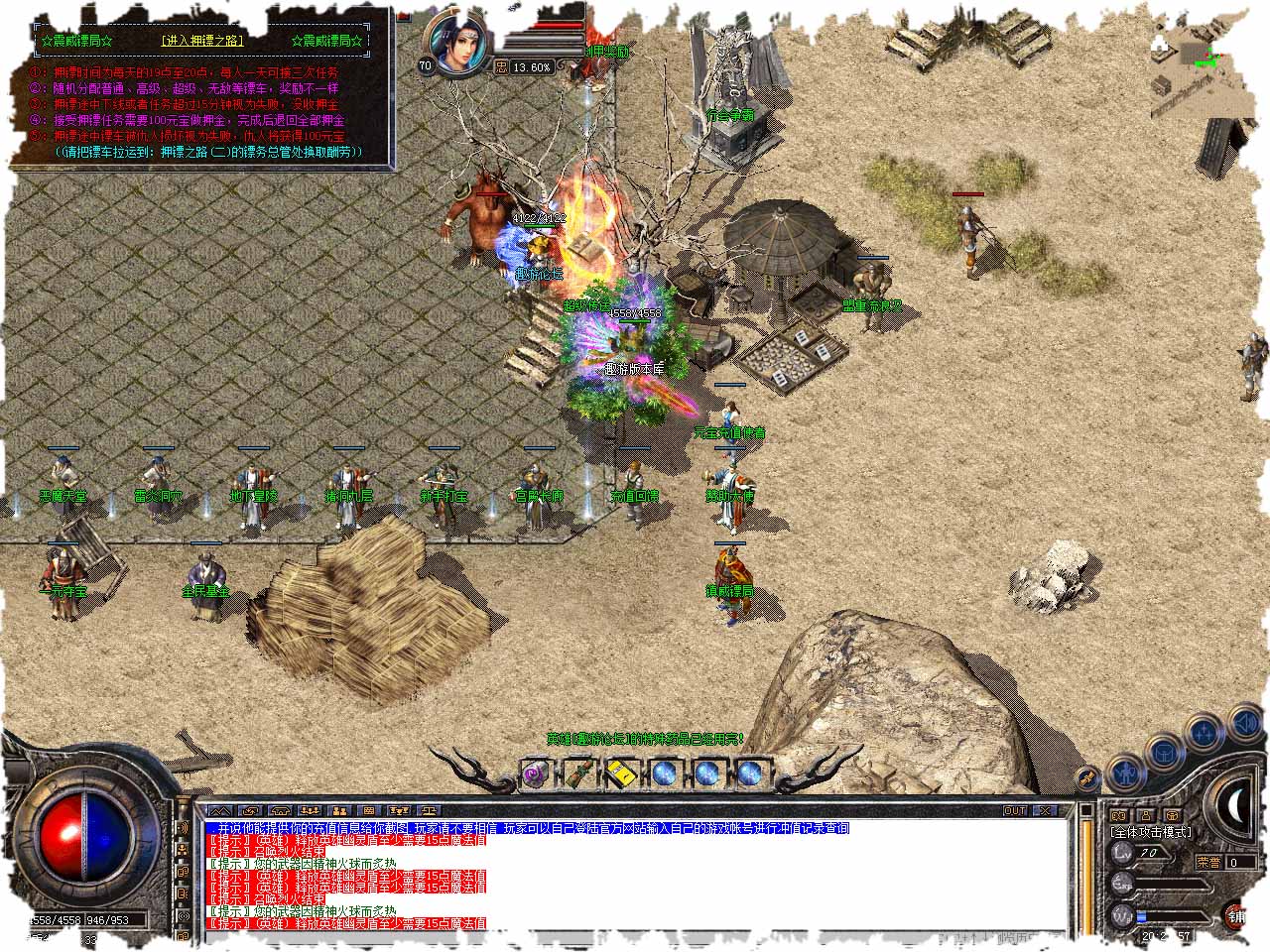This screenshot has height=952, width=1270.
Task: Use the purple rune stone hotbar item
Action: click(x=537, y=773)
